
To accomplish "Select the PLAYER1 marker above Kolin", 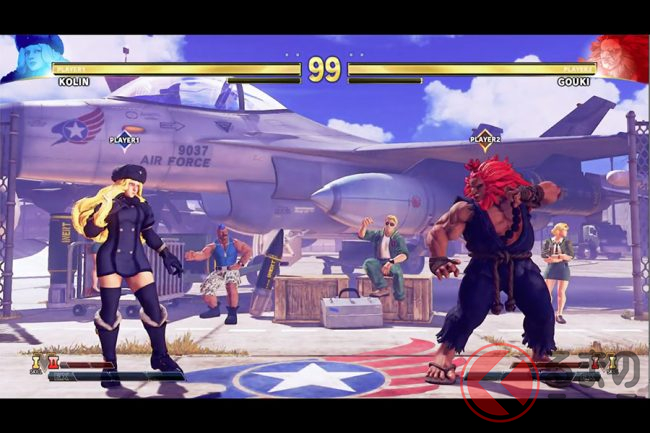I will [125, 139].
